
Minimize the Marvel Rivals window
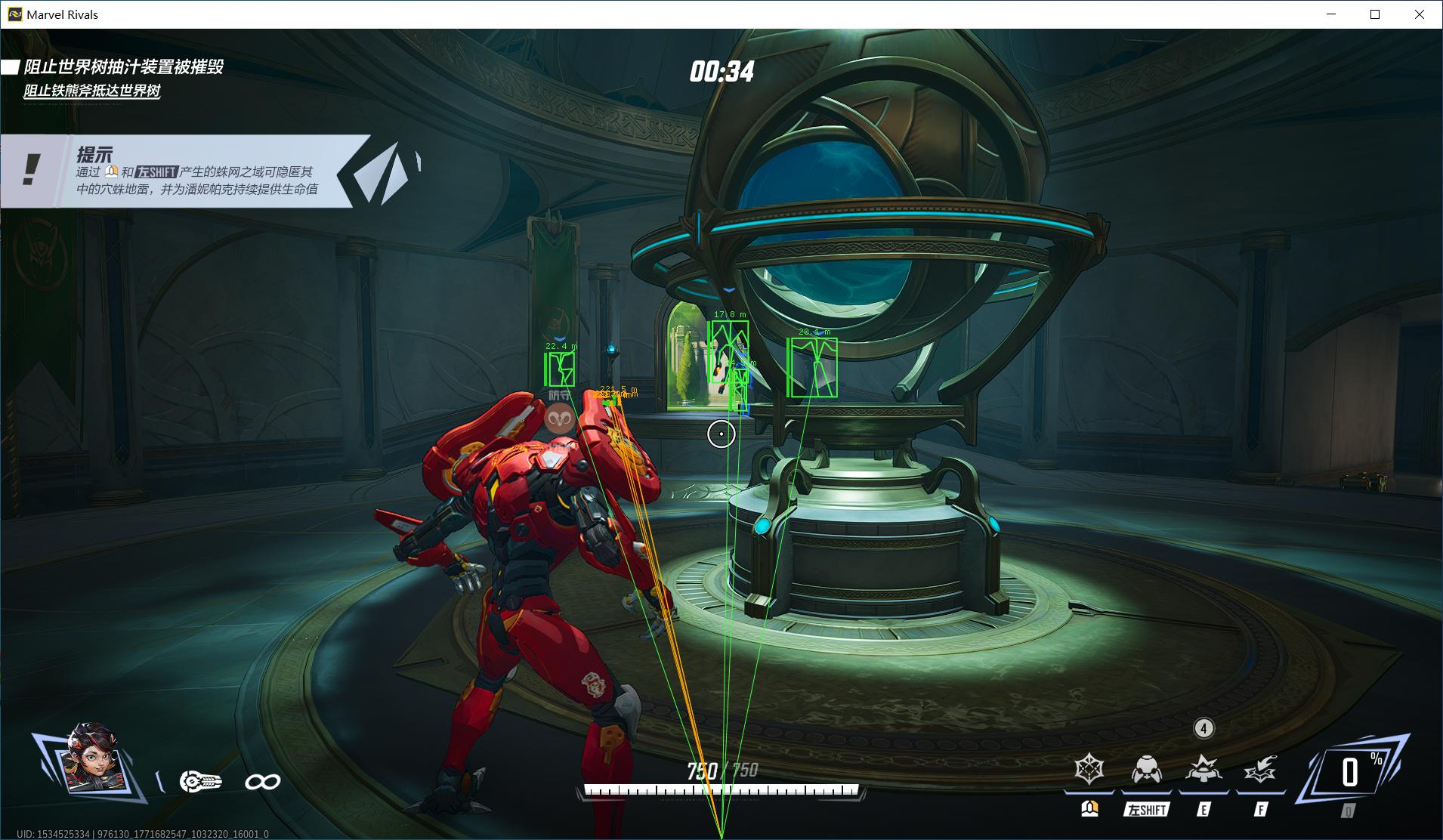1331,14
